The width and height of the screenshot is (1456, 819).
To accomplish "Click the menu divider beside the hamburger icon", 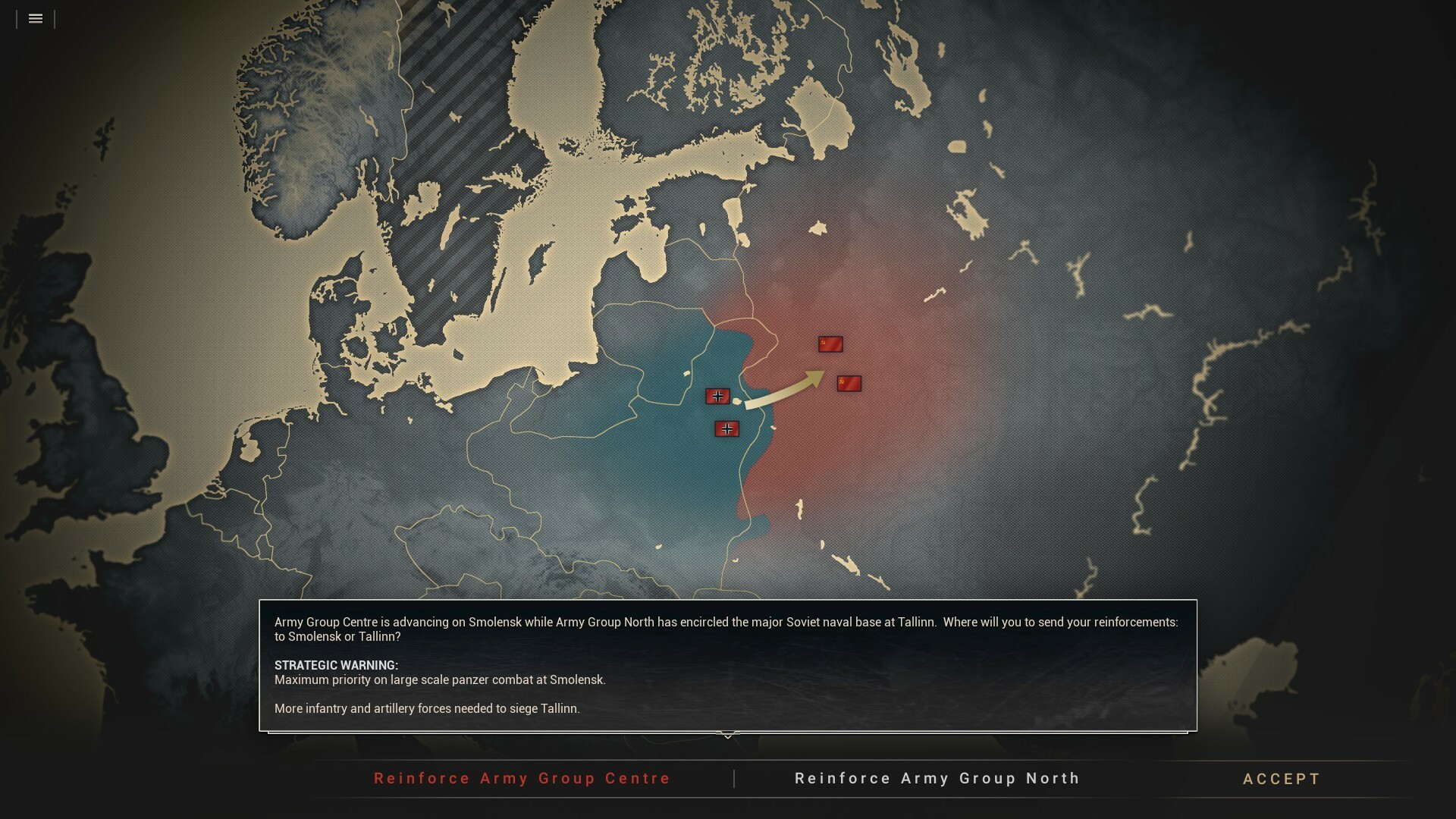I will click(x=55, y=19).
